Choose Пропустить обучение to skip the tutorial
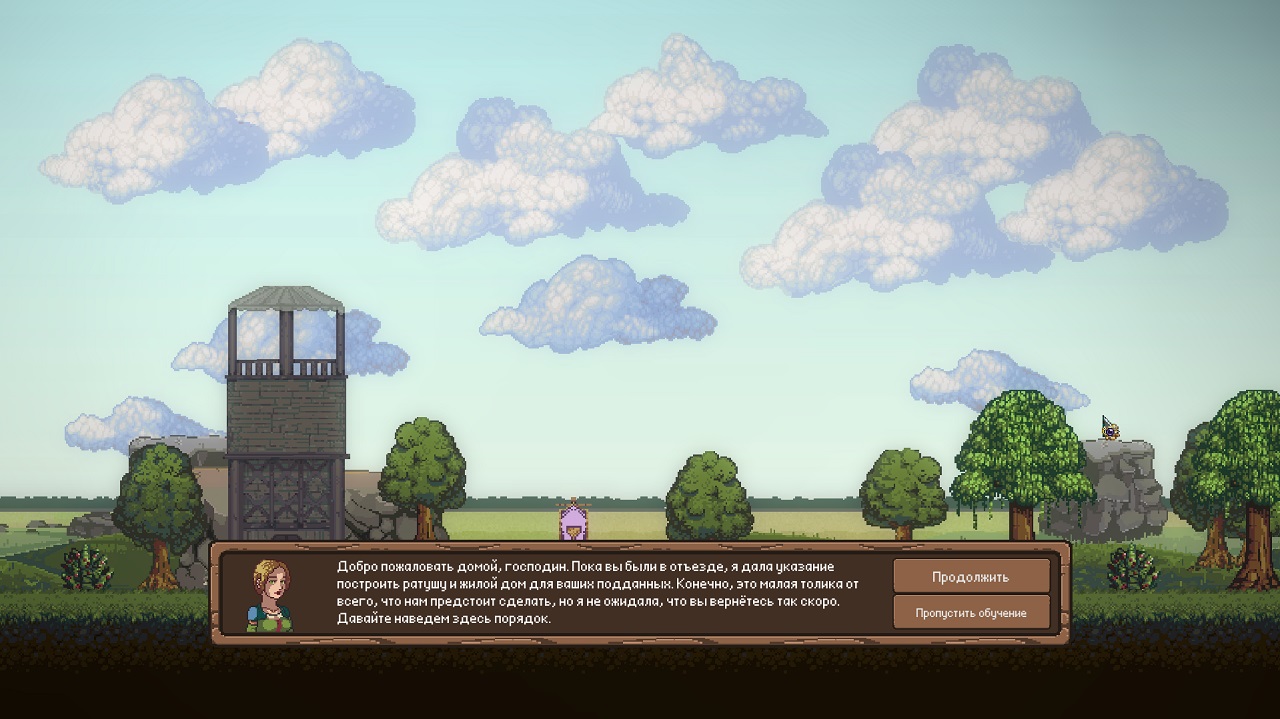The height and width of the screenshot is (719, 1280). point(970,613)
